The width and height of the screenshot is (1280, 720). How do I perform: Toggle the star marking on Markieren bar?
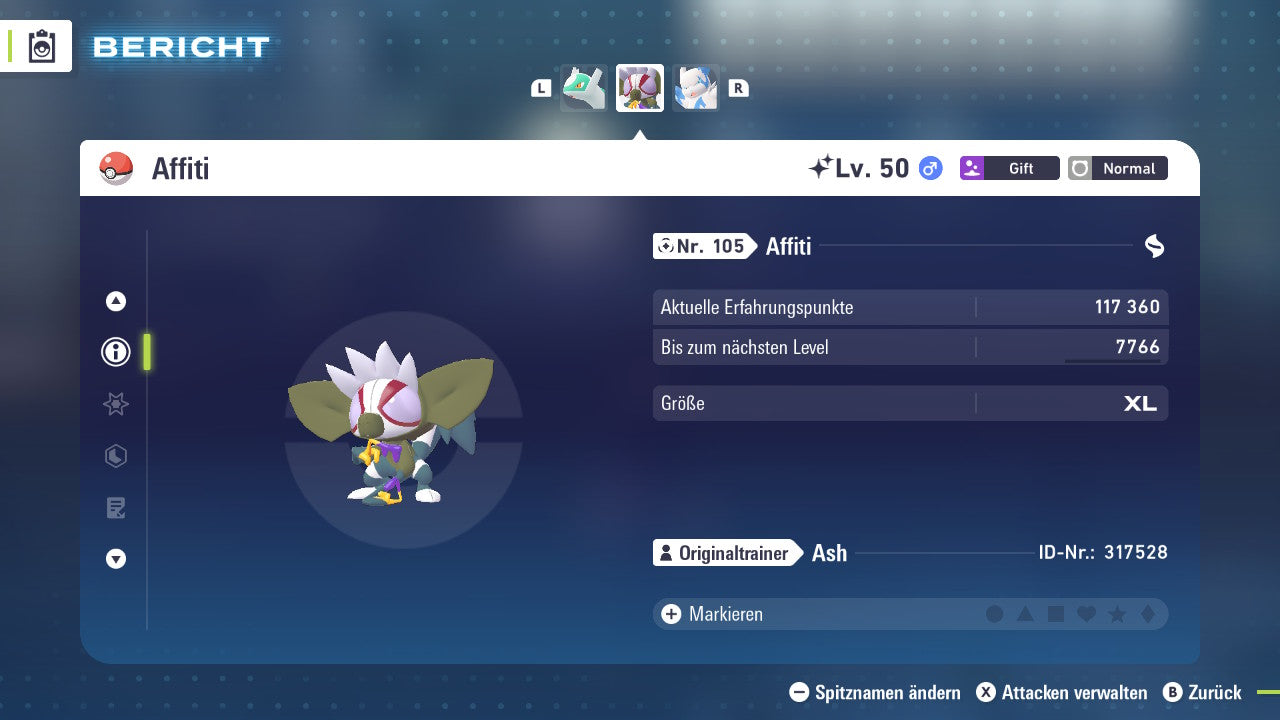(1117, 614)
